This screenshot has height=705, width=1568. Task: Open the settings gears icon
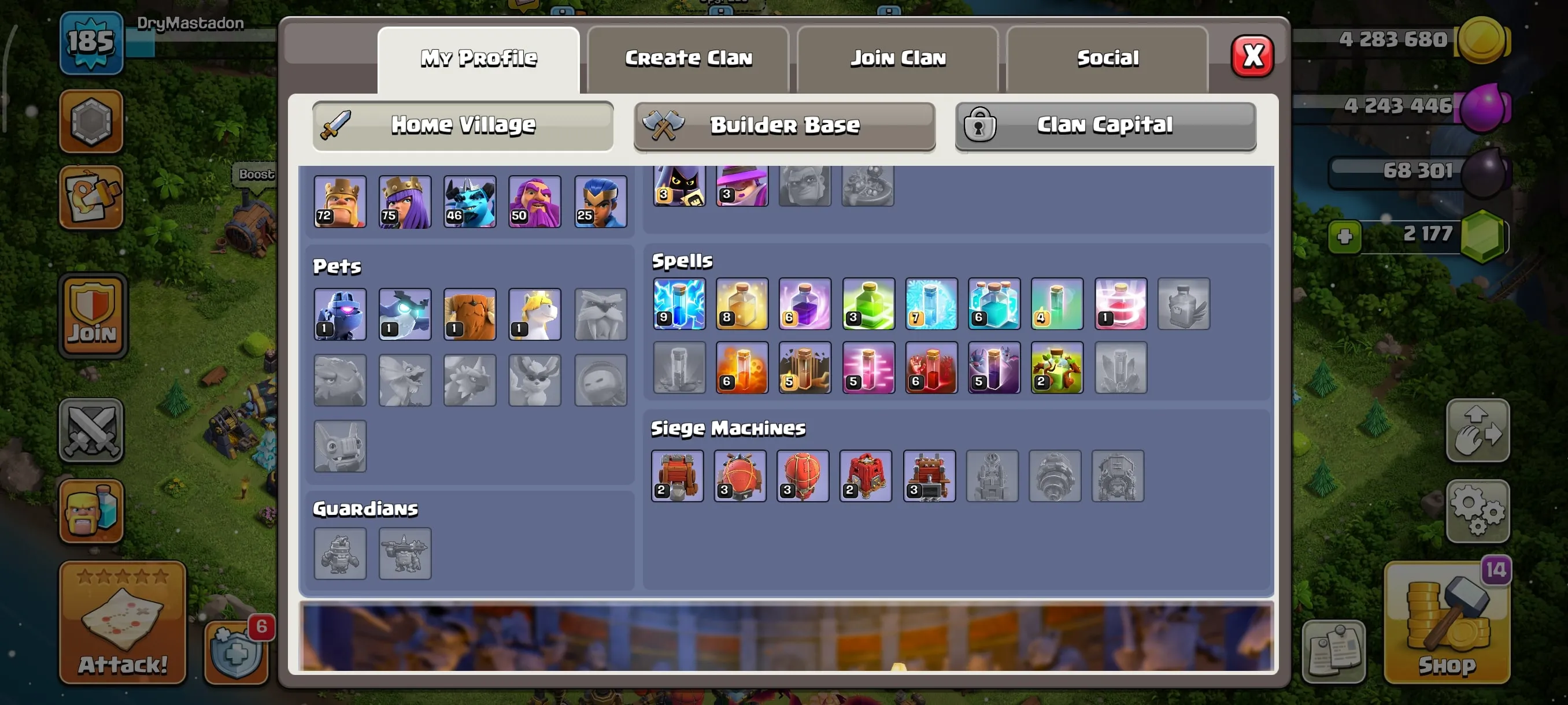[1478, 511]
